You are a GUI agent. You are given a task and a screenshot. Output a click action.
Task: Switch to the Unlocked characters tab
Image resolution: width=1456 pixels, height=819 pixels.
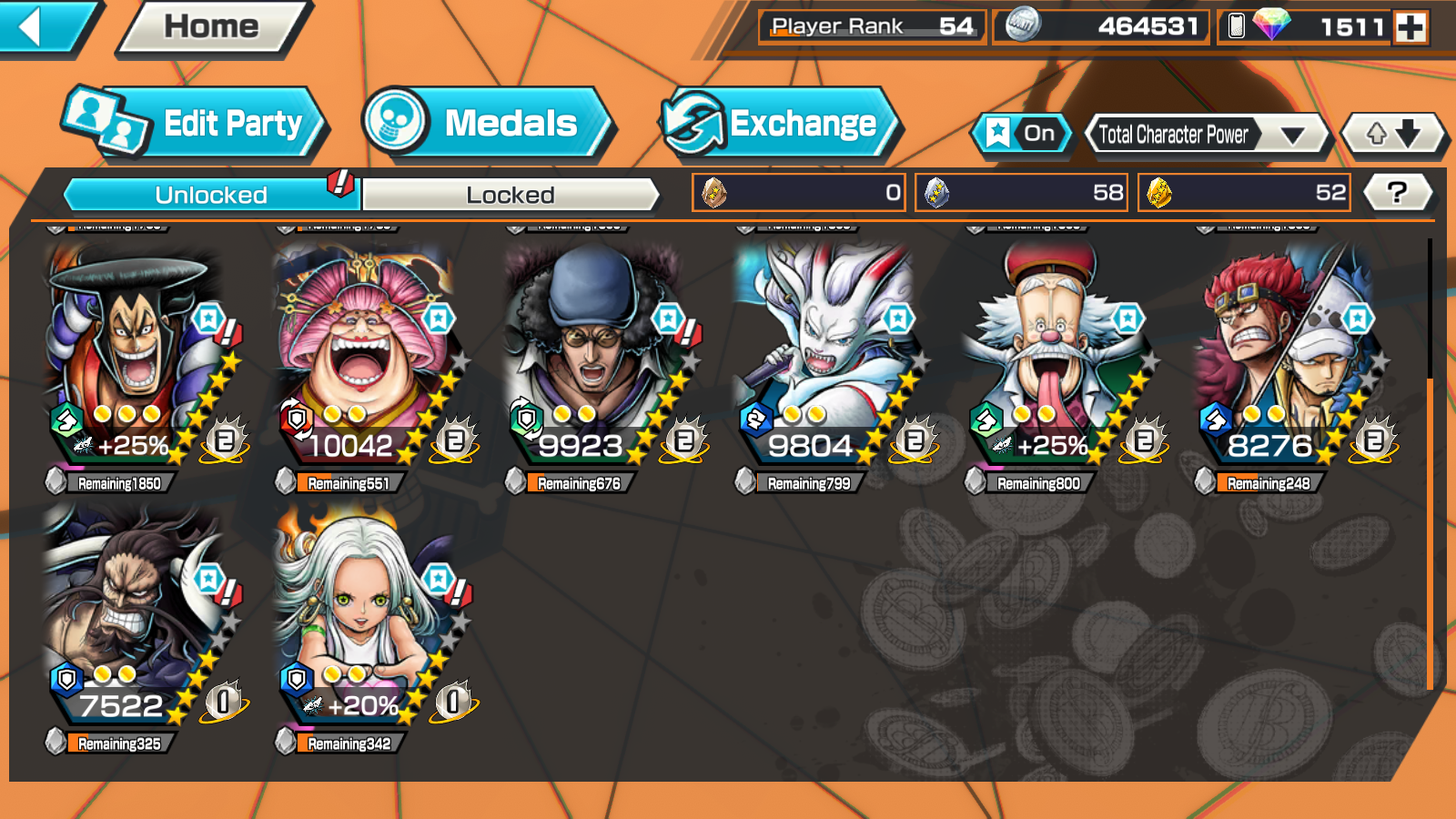point(211,195)
